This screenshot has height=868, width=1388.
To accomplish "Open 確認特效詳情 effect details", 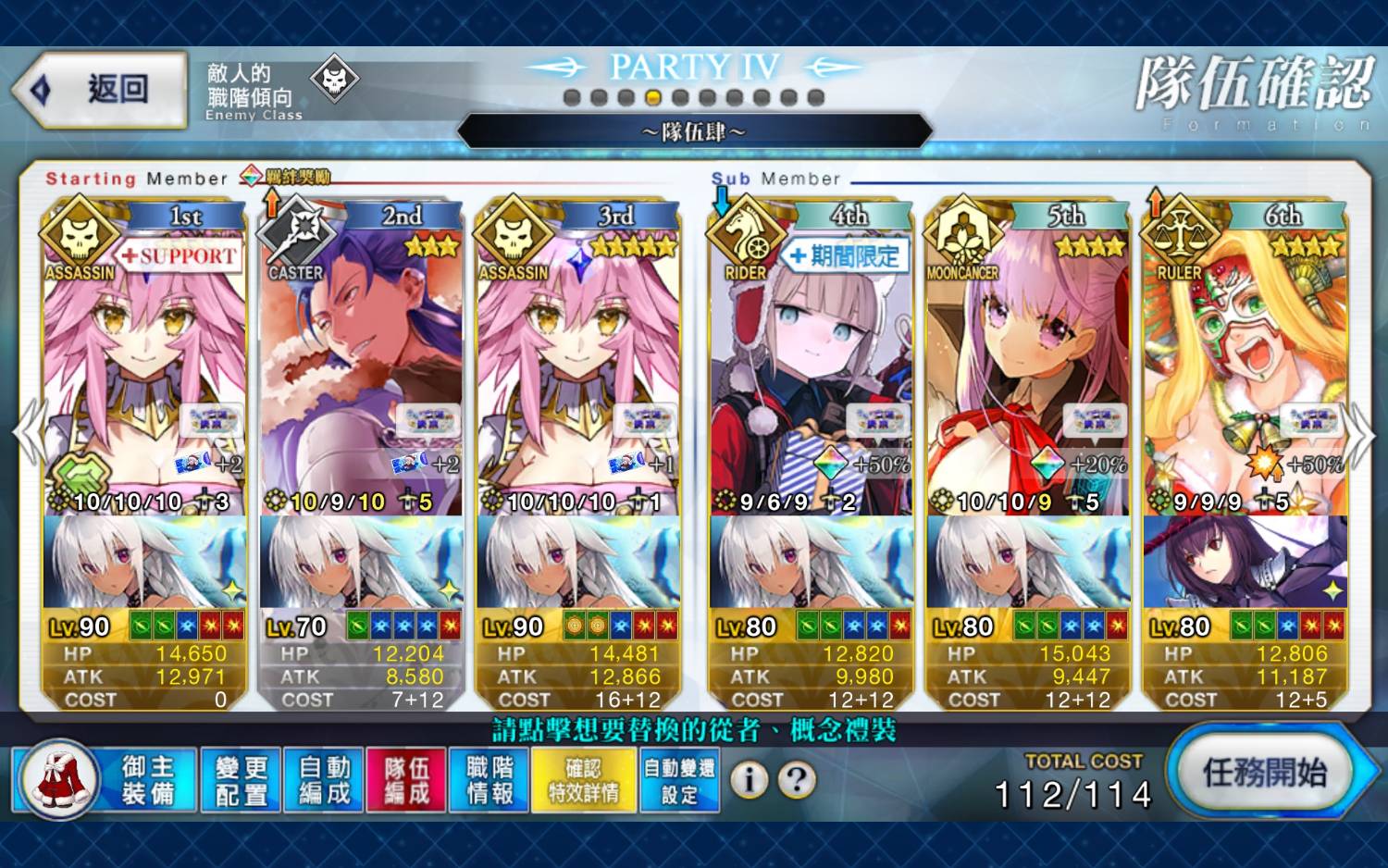I will 584,780.
